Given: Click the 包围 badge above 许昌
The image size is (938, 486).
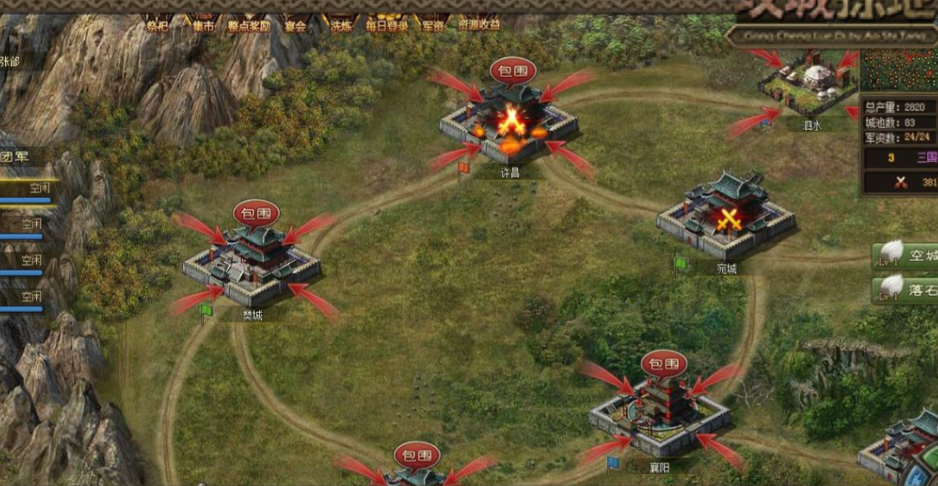Looking at the screenshot, I should 513,70.
